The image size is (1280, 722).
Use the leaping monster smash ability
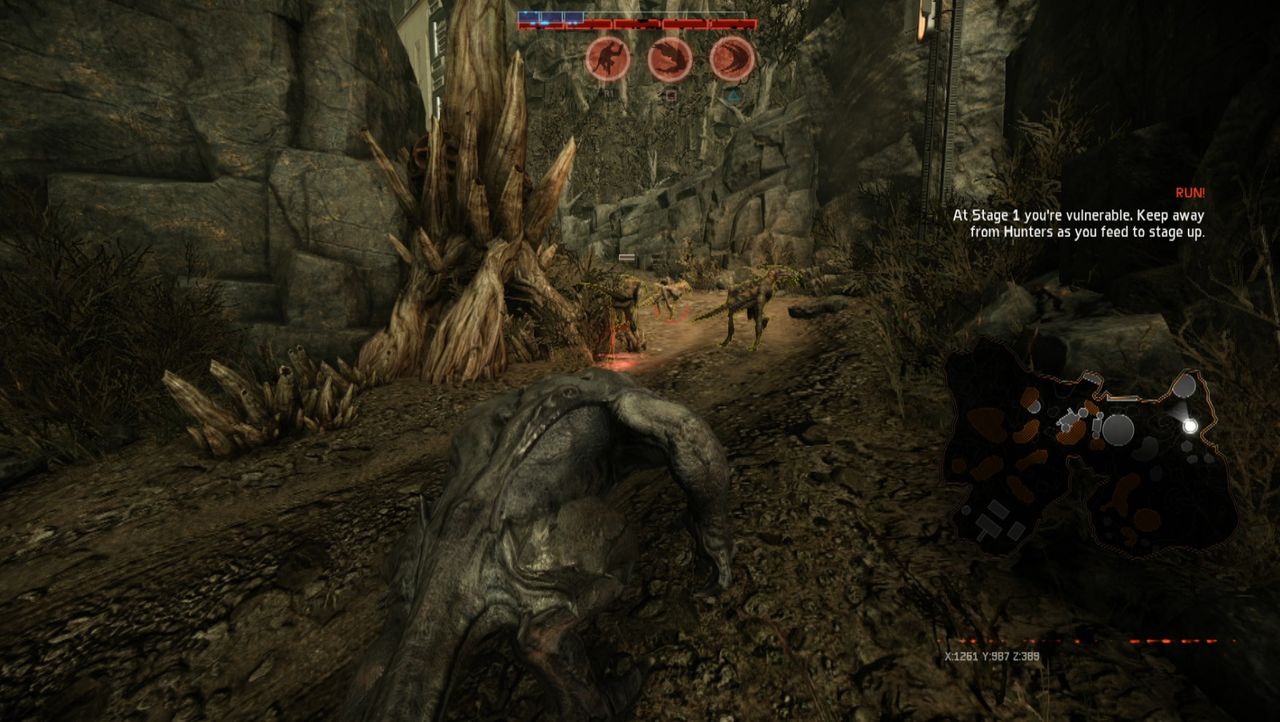click(669, 59)
